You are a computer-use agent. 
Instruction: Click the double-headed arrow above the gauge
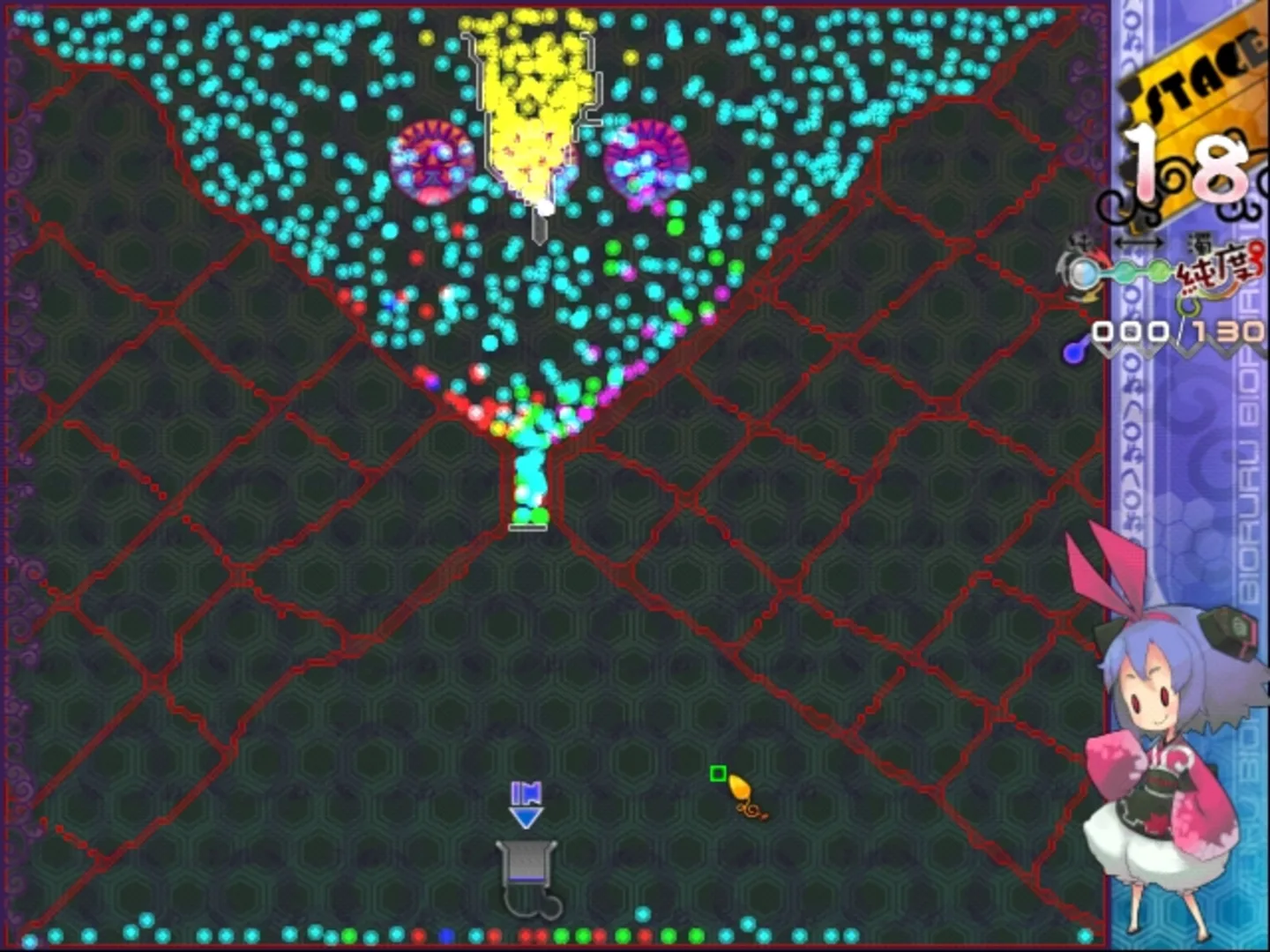click(1139, 242)
